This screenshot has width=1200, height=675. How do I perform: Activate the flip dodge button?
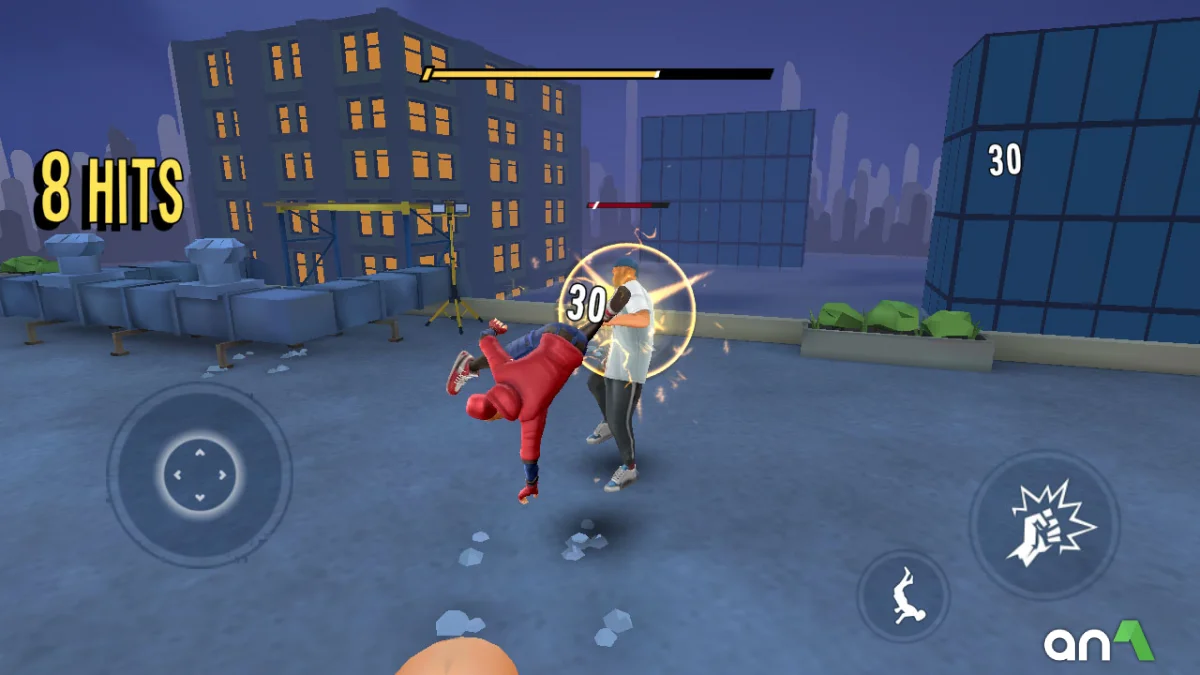coord(903,596)
